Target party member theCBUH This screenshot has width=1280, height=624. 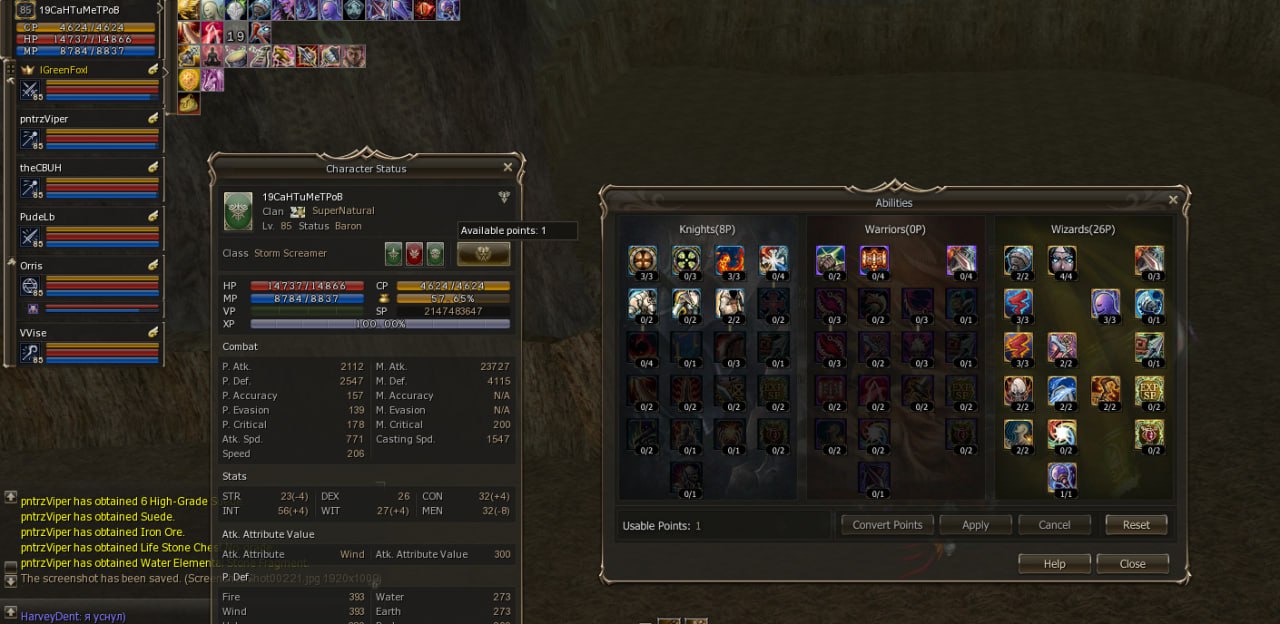tap(41, 168)
